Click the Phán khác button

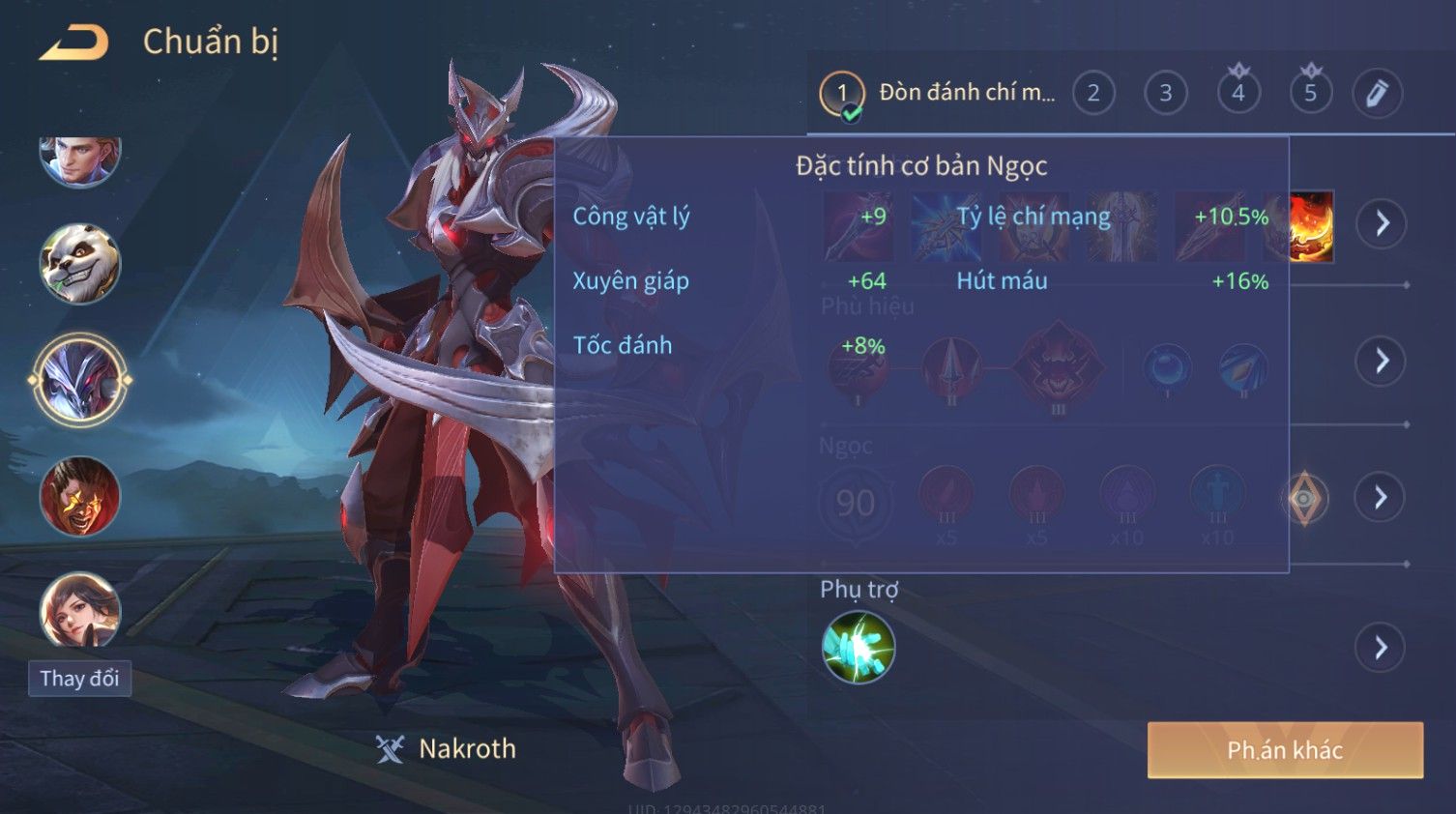[1285, 750]
